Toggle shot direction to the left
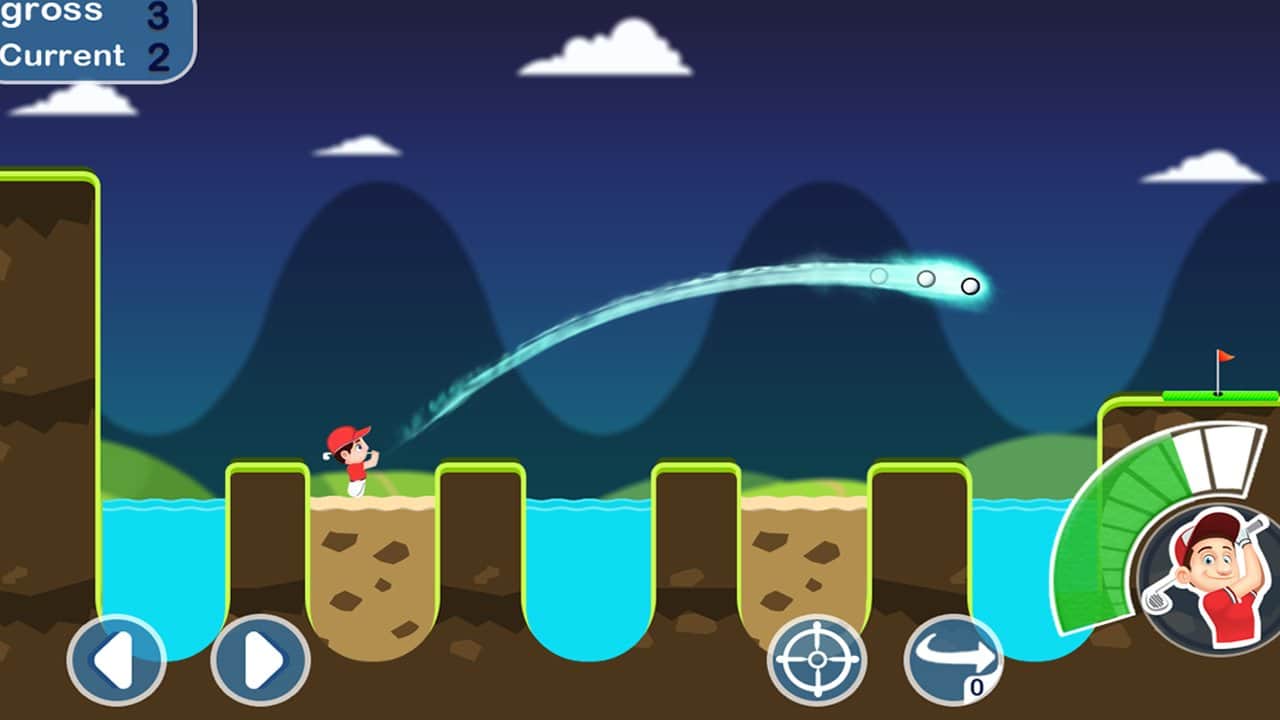The height and width of the screenshot is (720, 1280). [x=117, y=660]
